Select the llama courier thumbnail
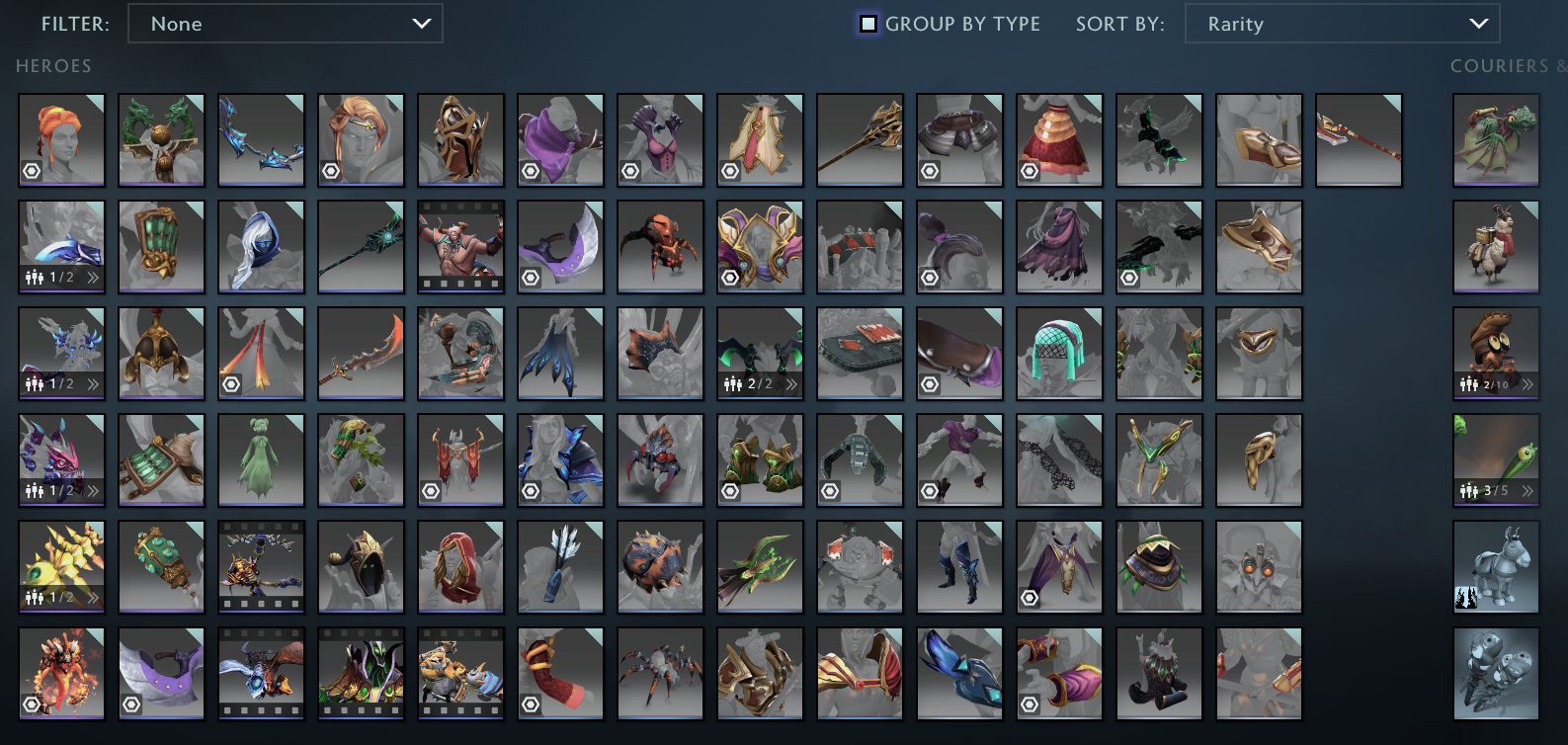 1495,247
